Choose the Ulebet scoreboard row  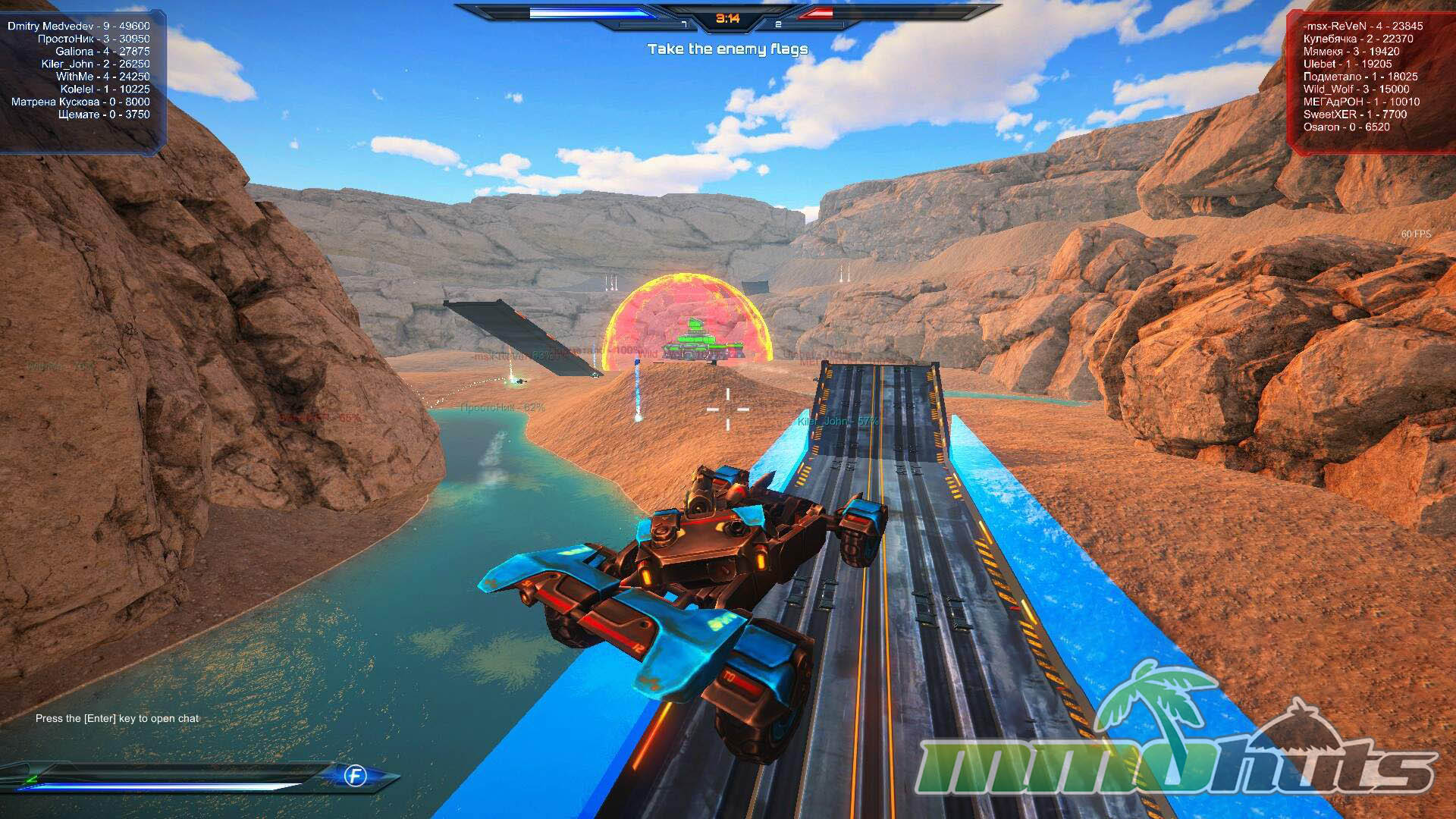point(1347,64)
